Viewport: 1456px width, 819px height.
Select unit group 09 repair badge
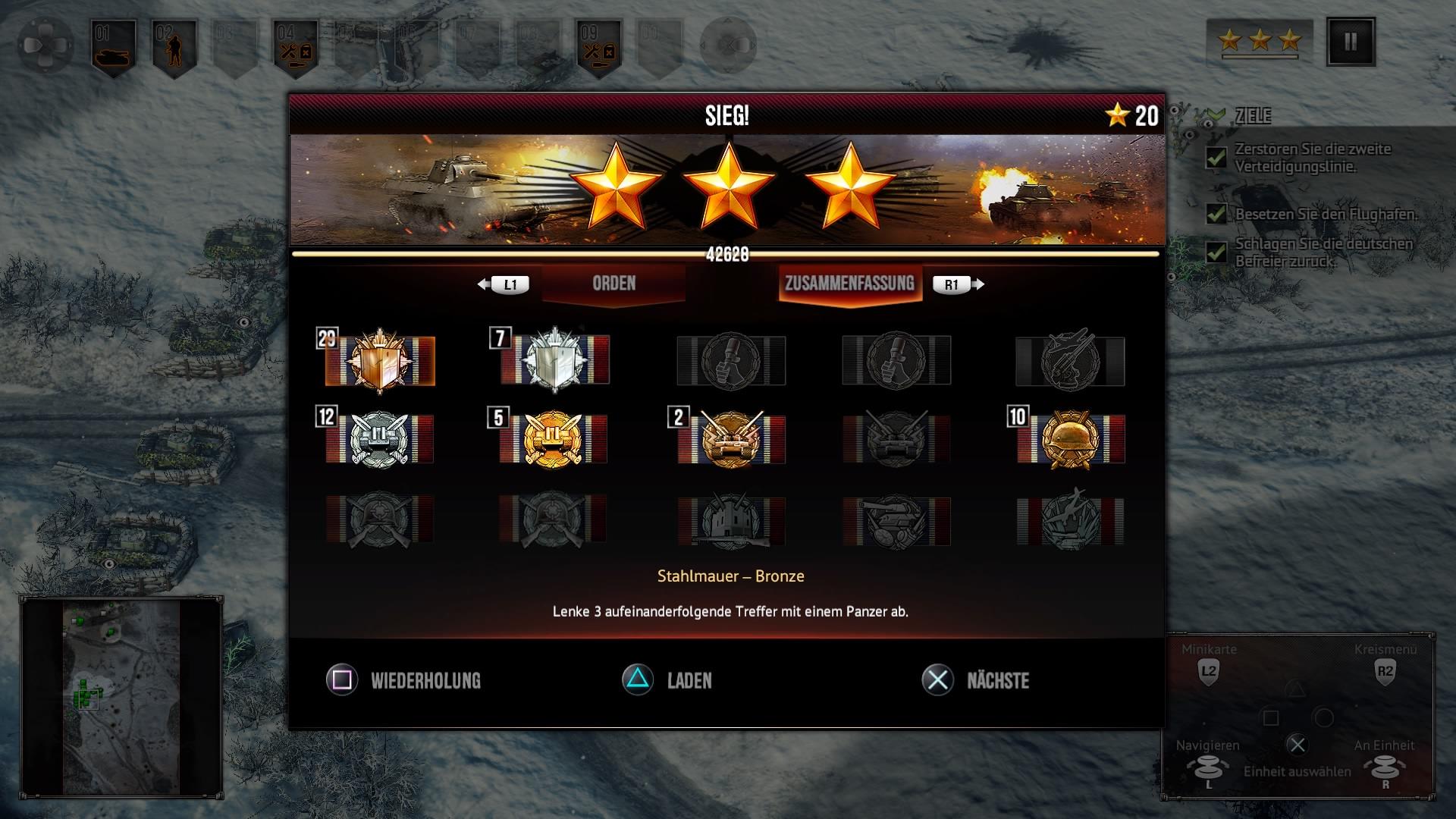599,47
